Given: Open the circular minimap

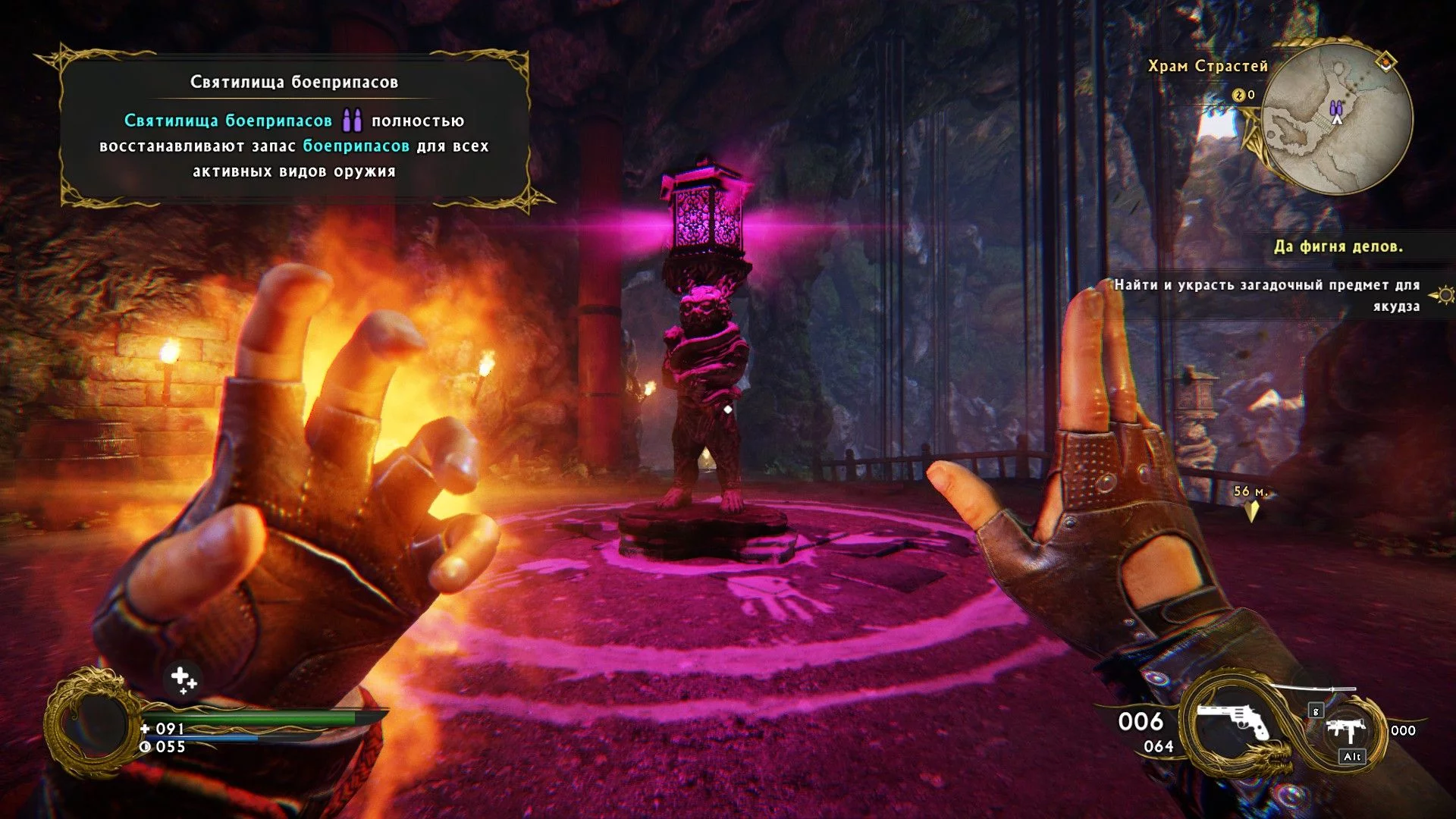Looking at the screenshot, I should (1336, 120).
